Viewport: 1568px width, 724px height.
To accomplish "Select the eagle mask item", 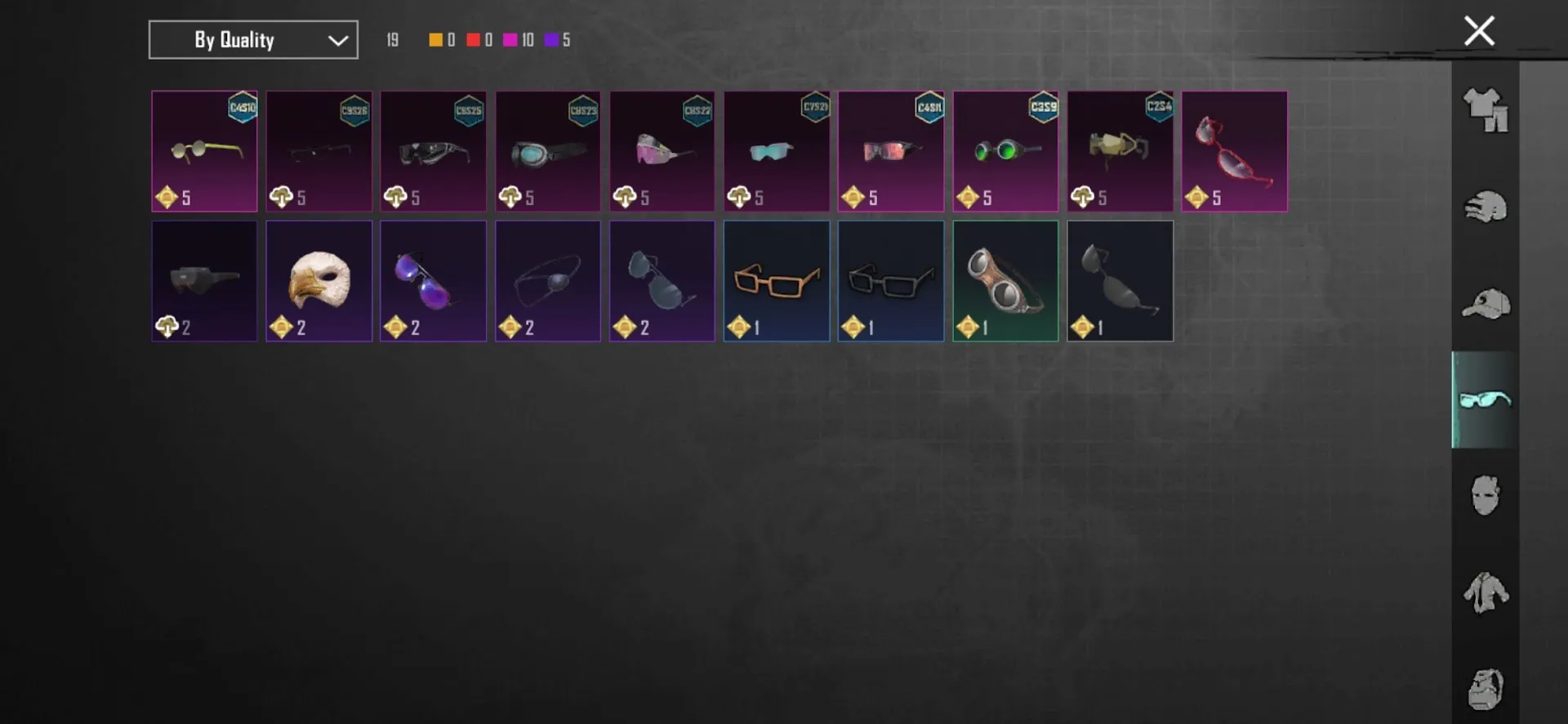I will coord(318,280).
